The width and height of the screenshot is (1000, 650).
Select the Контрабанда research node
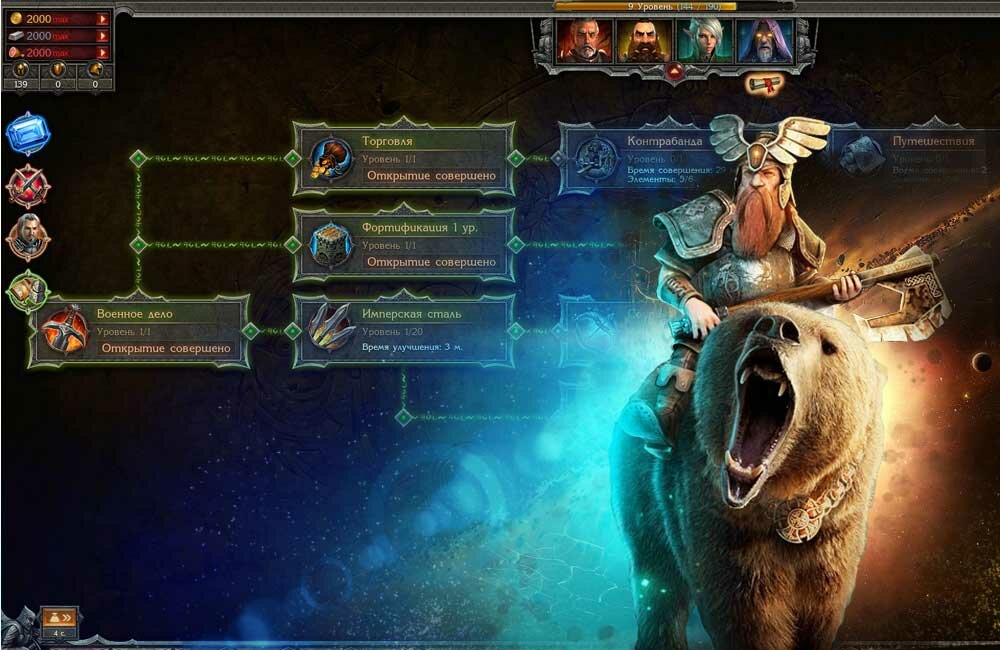[640, 158]
